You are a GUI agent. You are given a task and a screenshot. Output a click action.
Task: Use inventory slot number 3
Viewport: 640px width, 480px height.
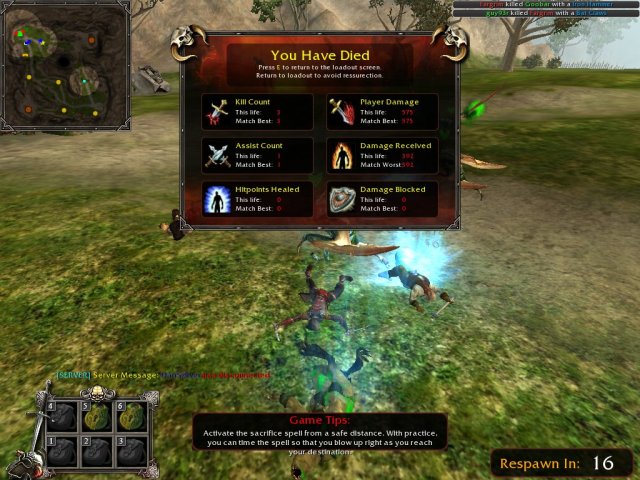tap(135, 452)
